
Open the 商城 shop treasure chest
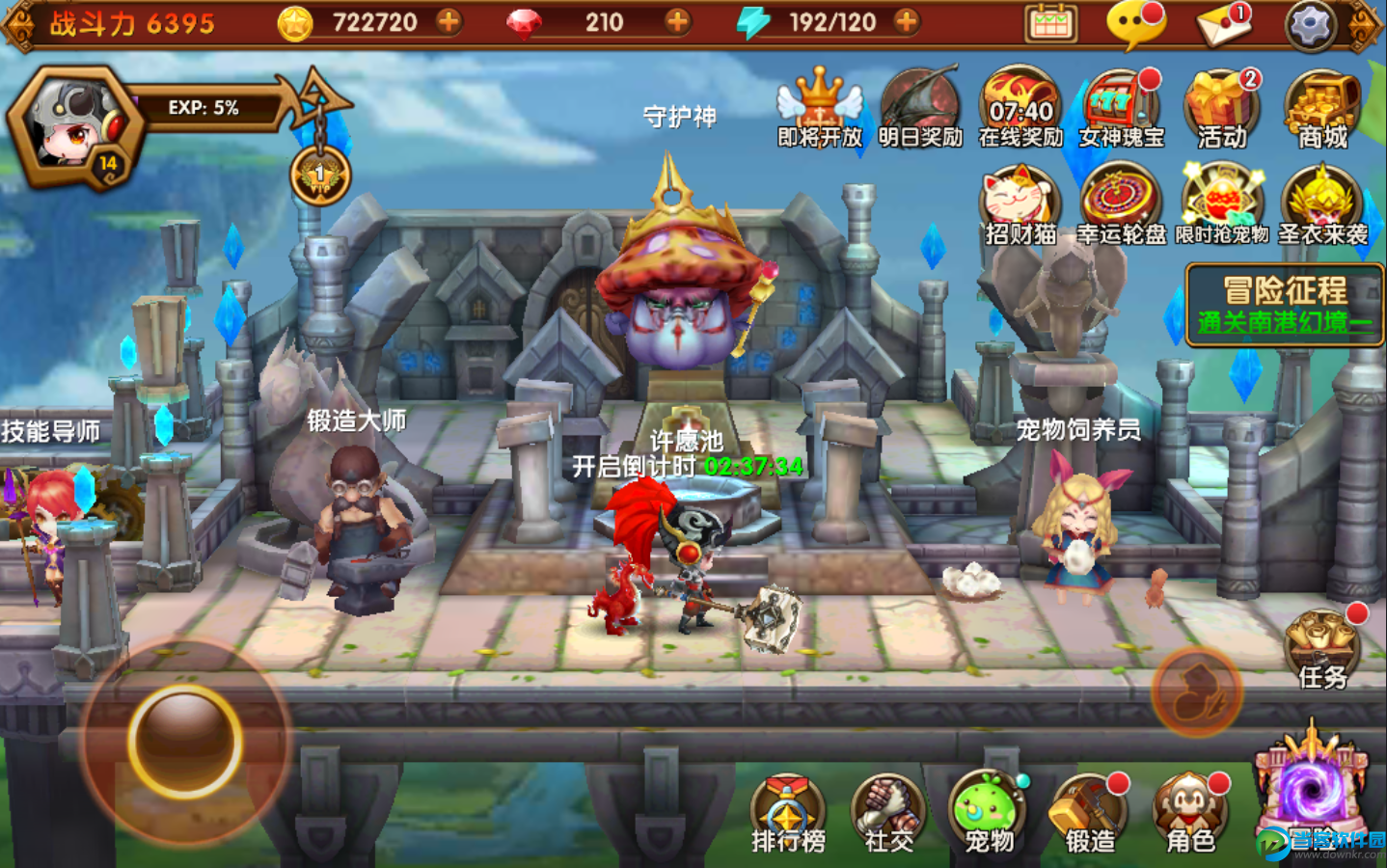pyautogui.click(x=1321, y=108)
